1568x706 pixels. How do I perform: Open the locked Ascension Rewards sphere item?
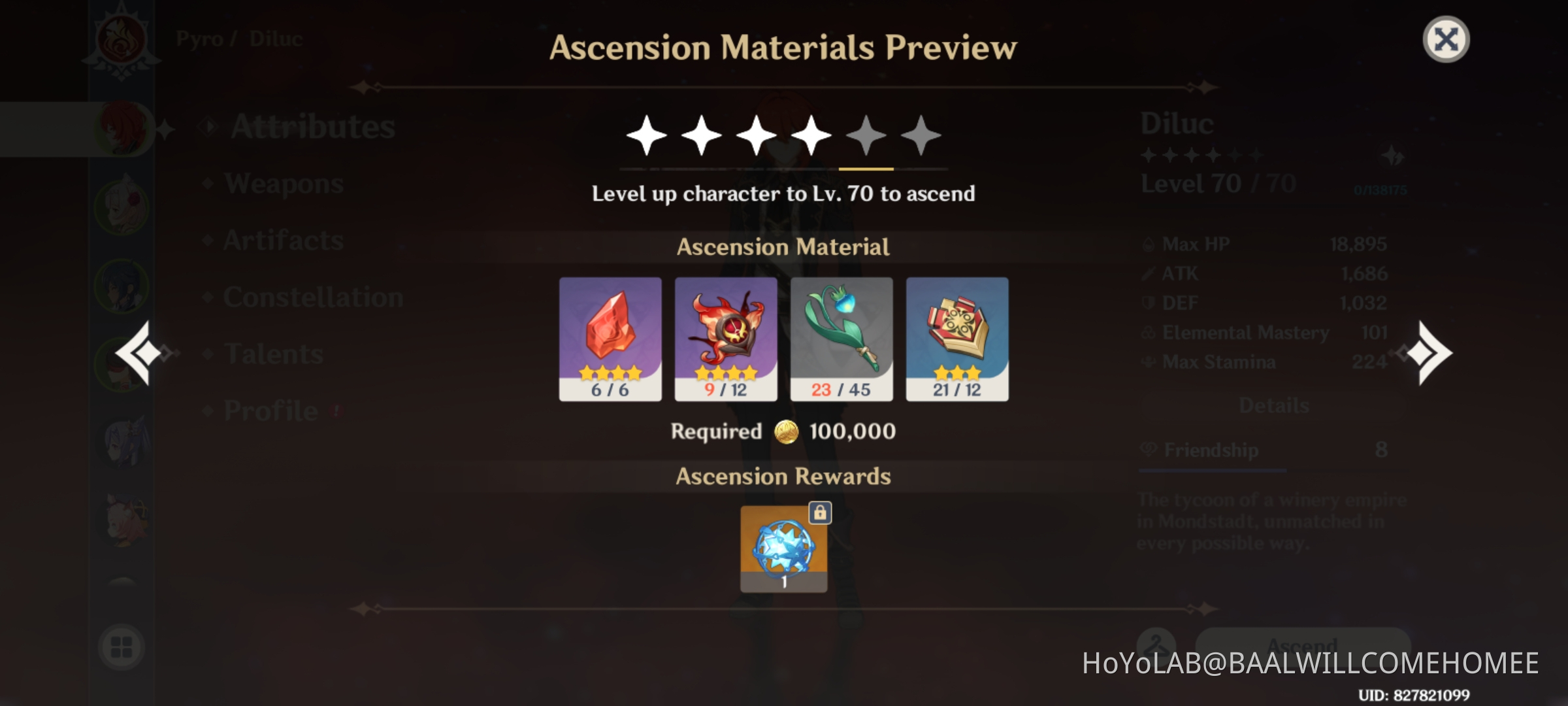coord(784,549)
